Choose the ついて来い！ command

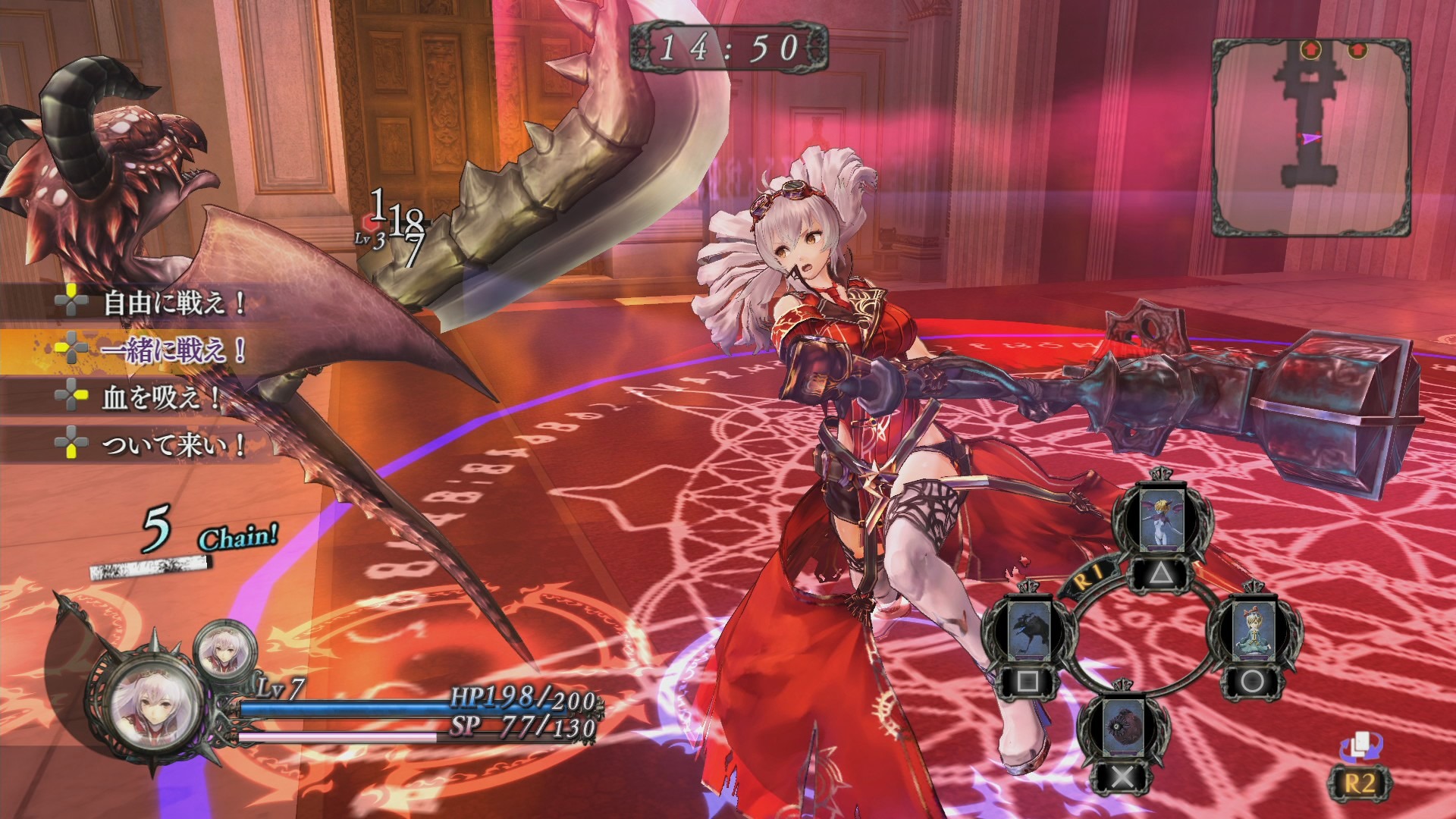[x=173, y=444]
